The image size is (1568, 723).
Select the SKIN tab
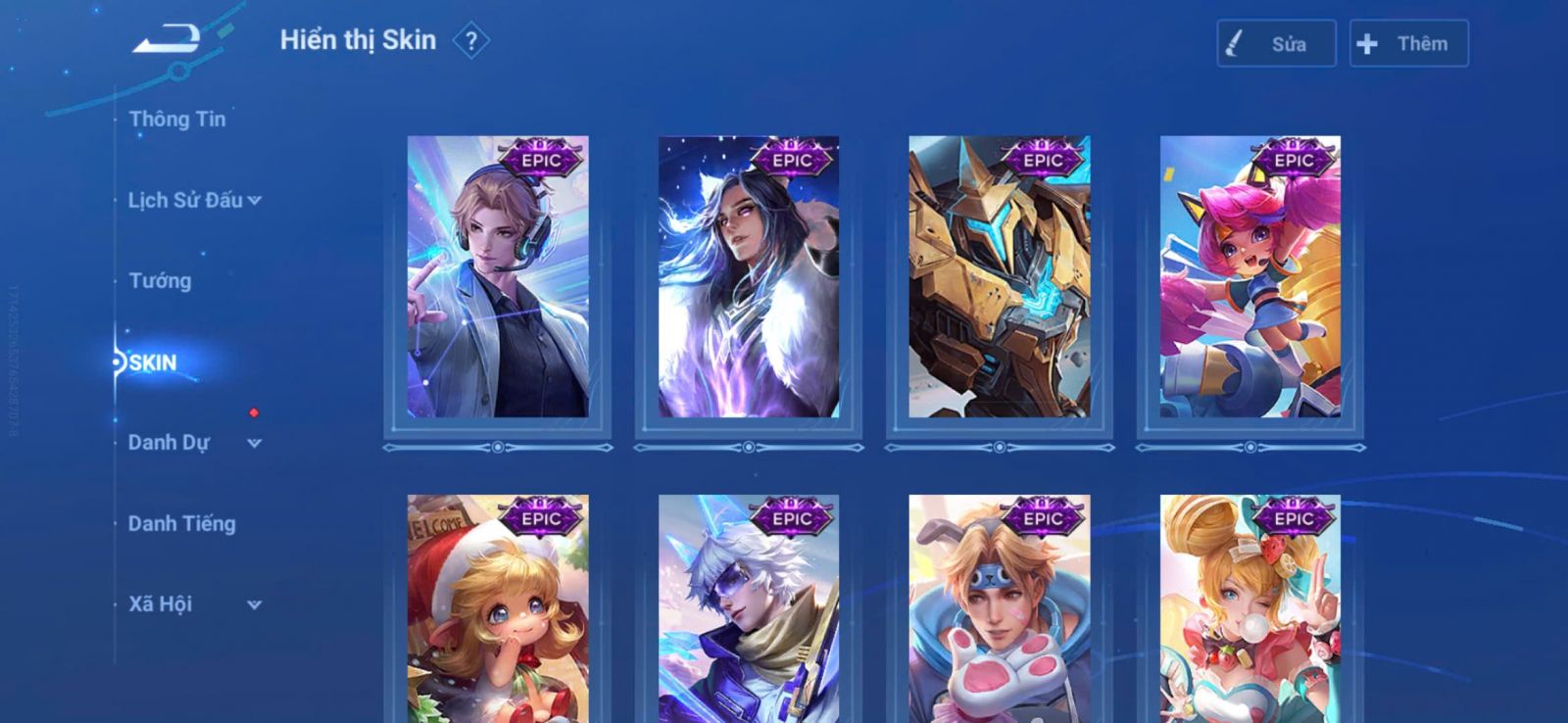[153, 362]
